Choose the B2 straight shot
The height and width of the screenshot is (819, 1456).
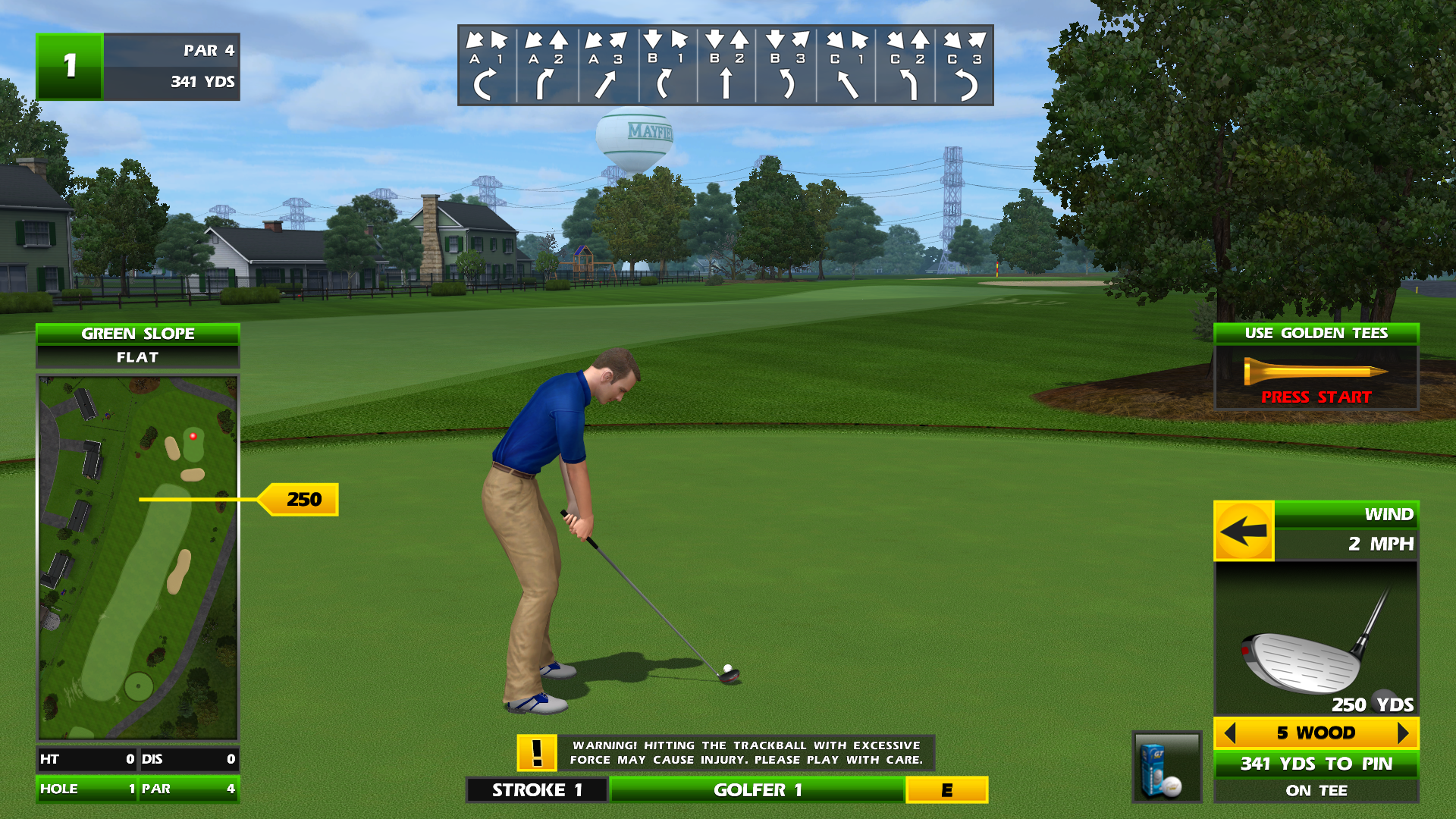[x=726, y=67]
